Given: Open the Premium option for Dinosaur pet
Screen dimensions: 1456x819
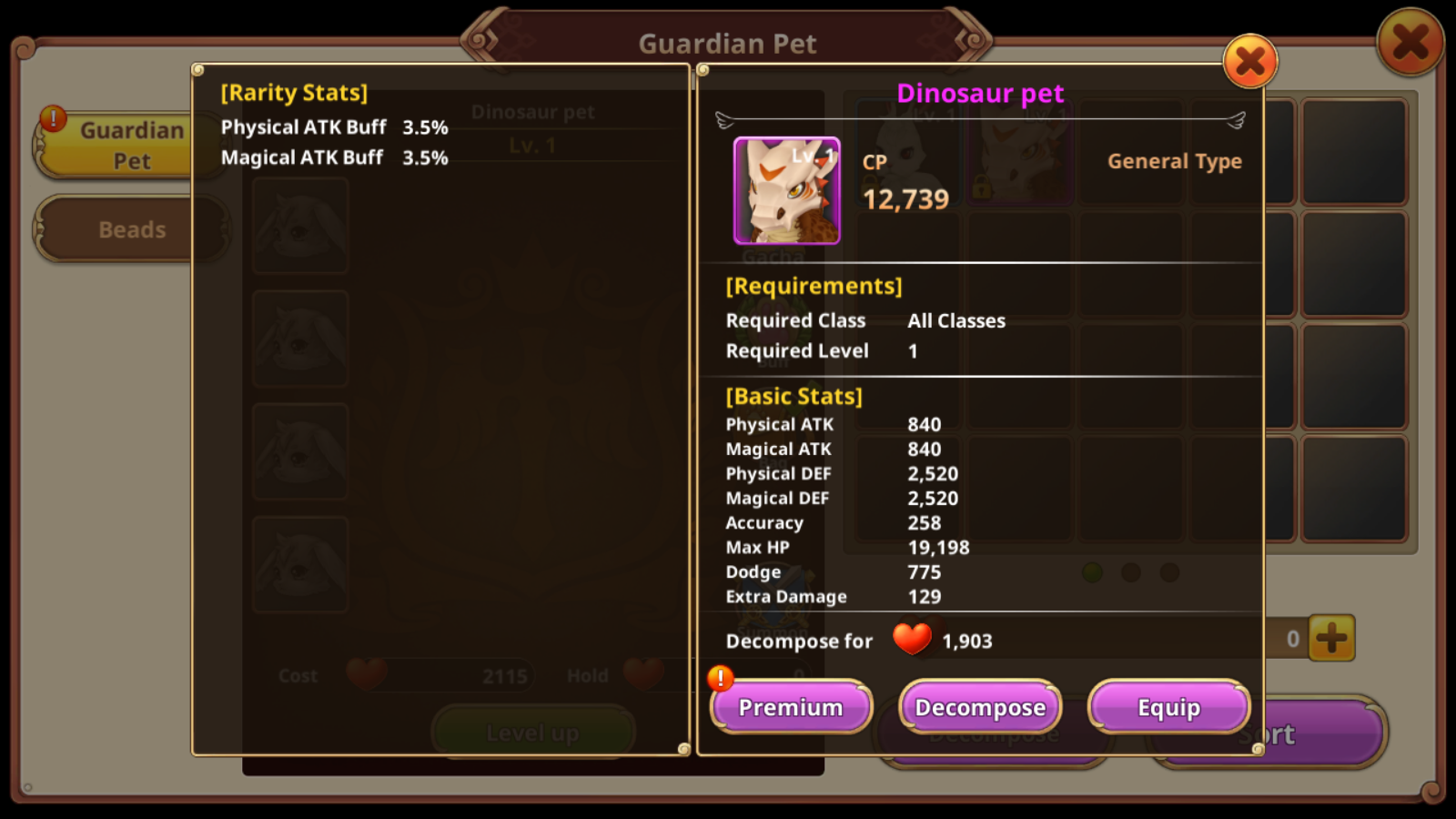Looking at the screenshot, I should [x=791, y=707].
